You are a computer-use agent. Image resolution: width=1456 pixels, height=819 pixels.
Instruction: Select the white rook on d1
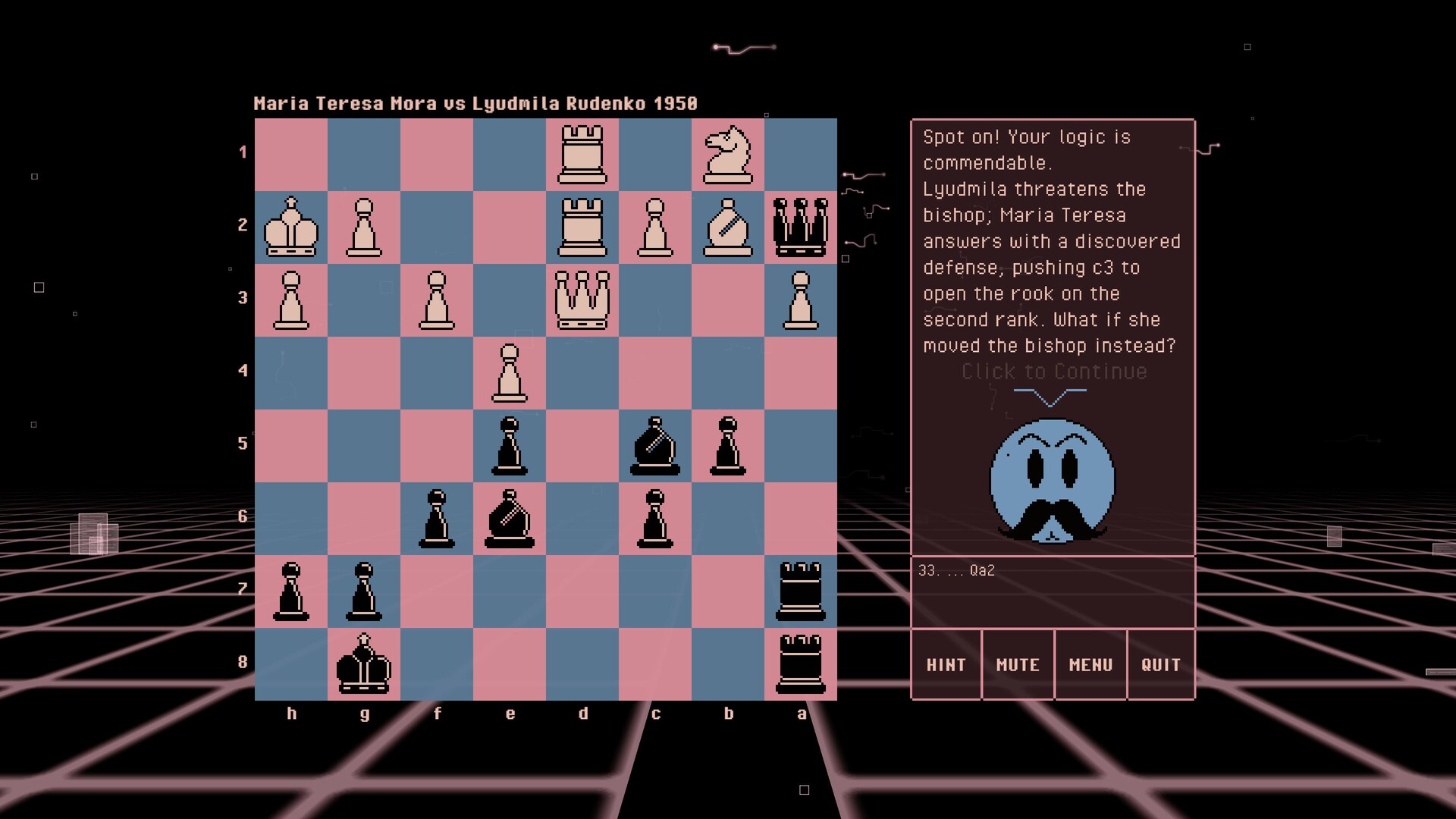[x=582, y=155]
